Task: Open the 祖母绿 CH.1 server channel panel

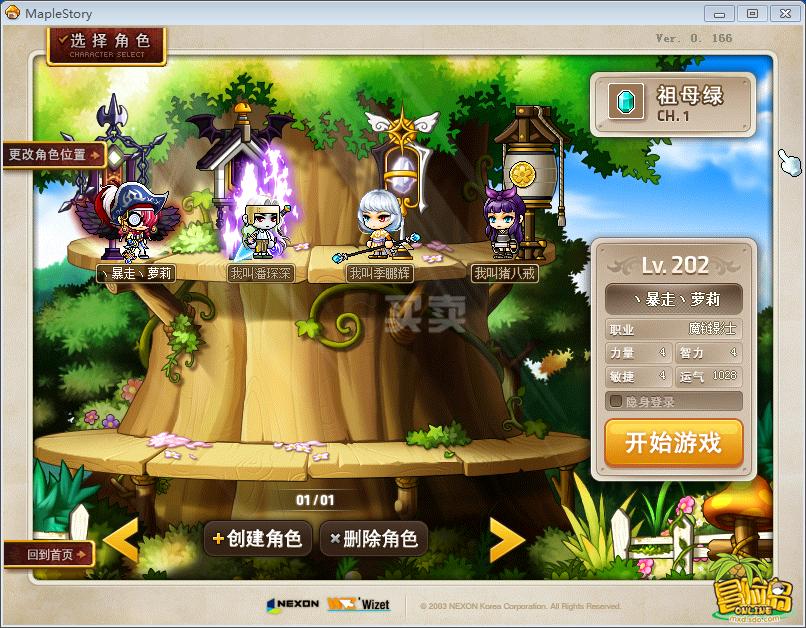Action: (x=672, y=103)
